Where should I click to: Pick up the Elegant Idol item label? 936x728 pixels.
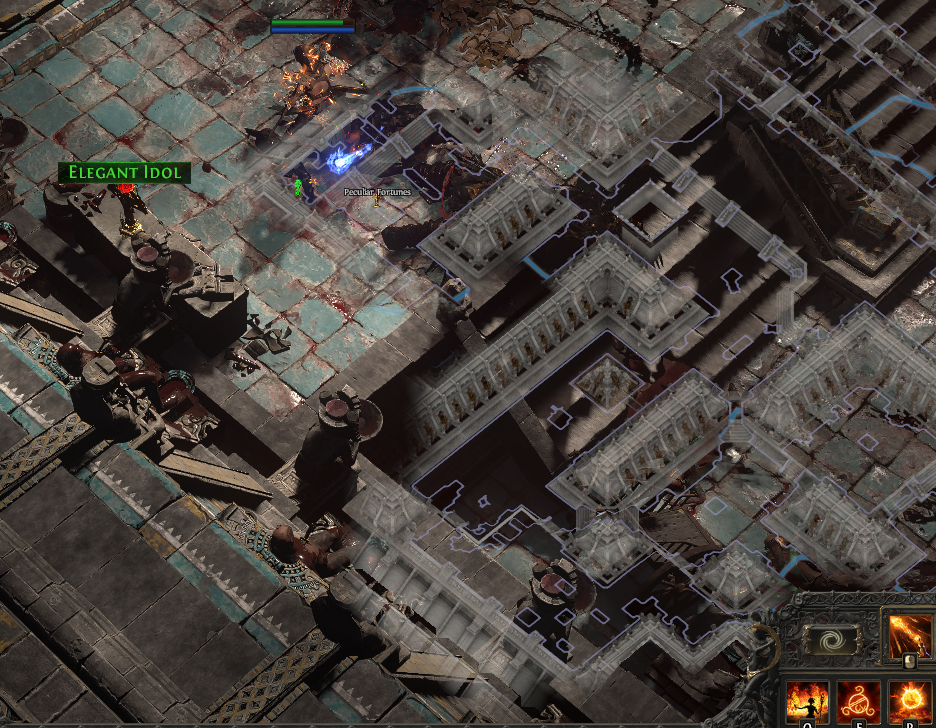(125, 173)
